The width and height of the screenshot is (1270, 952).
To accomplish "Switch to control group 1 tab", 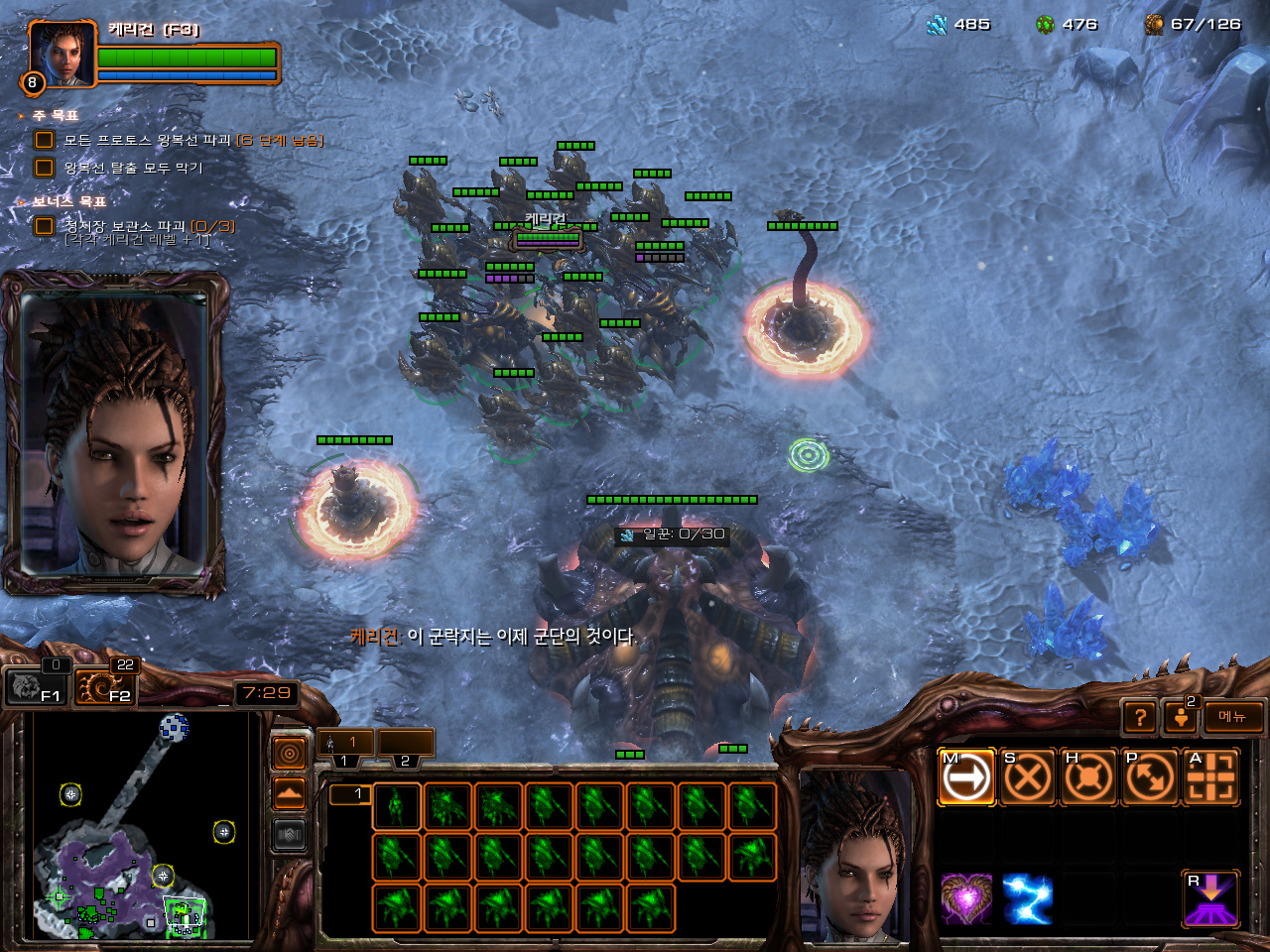I will click(344, 743).
